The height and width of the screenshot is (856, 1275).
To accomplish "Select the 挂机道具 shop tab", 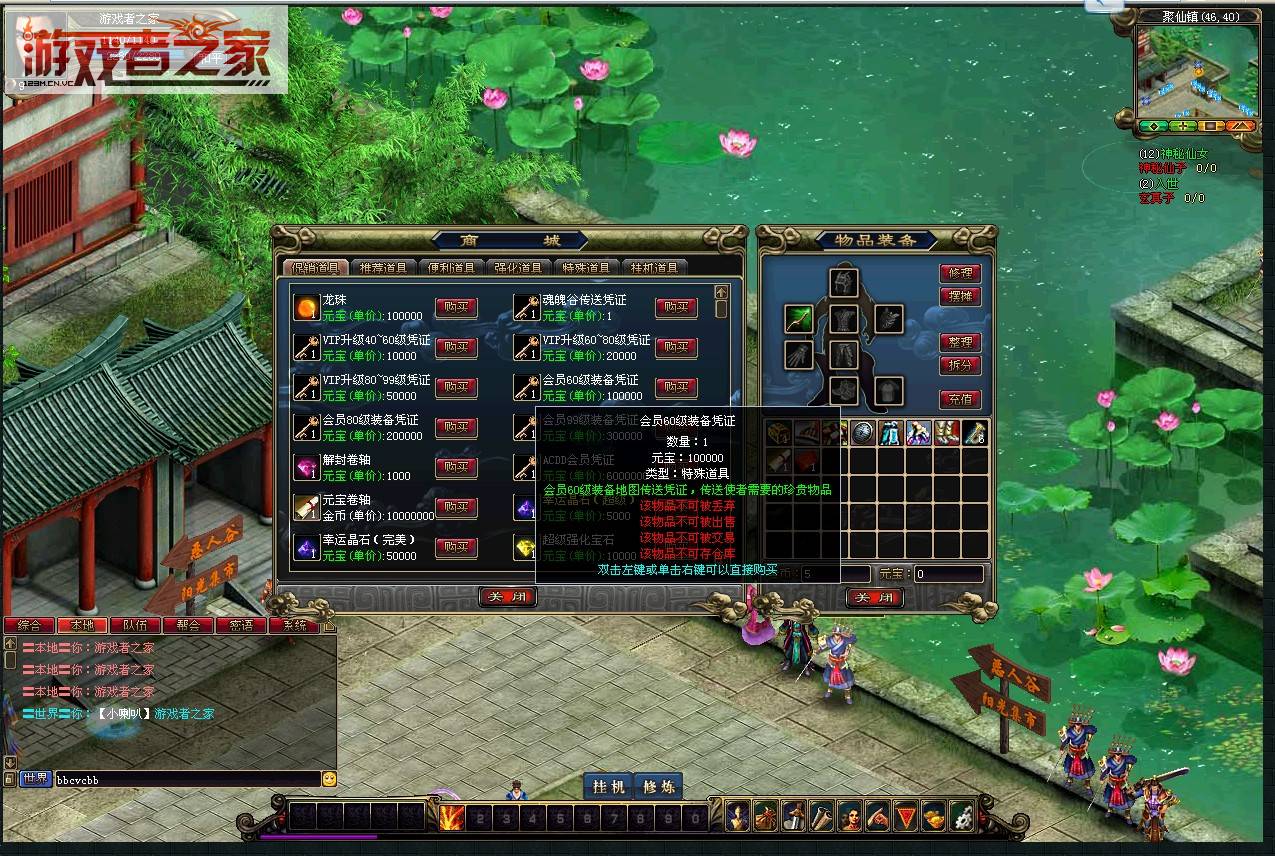I will click(x=654, y=267).
